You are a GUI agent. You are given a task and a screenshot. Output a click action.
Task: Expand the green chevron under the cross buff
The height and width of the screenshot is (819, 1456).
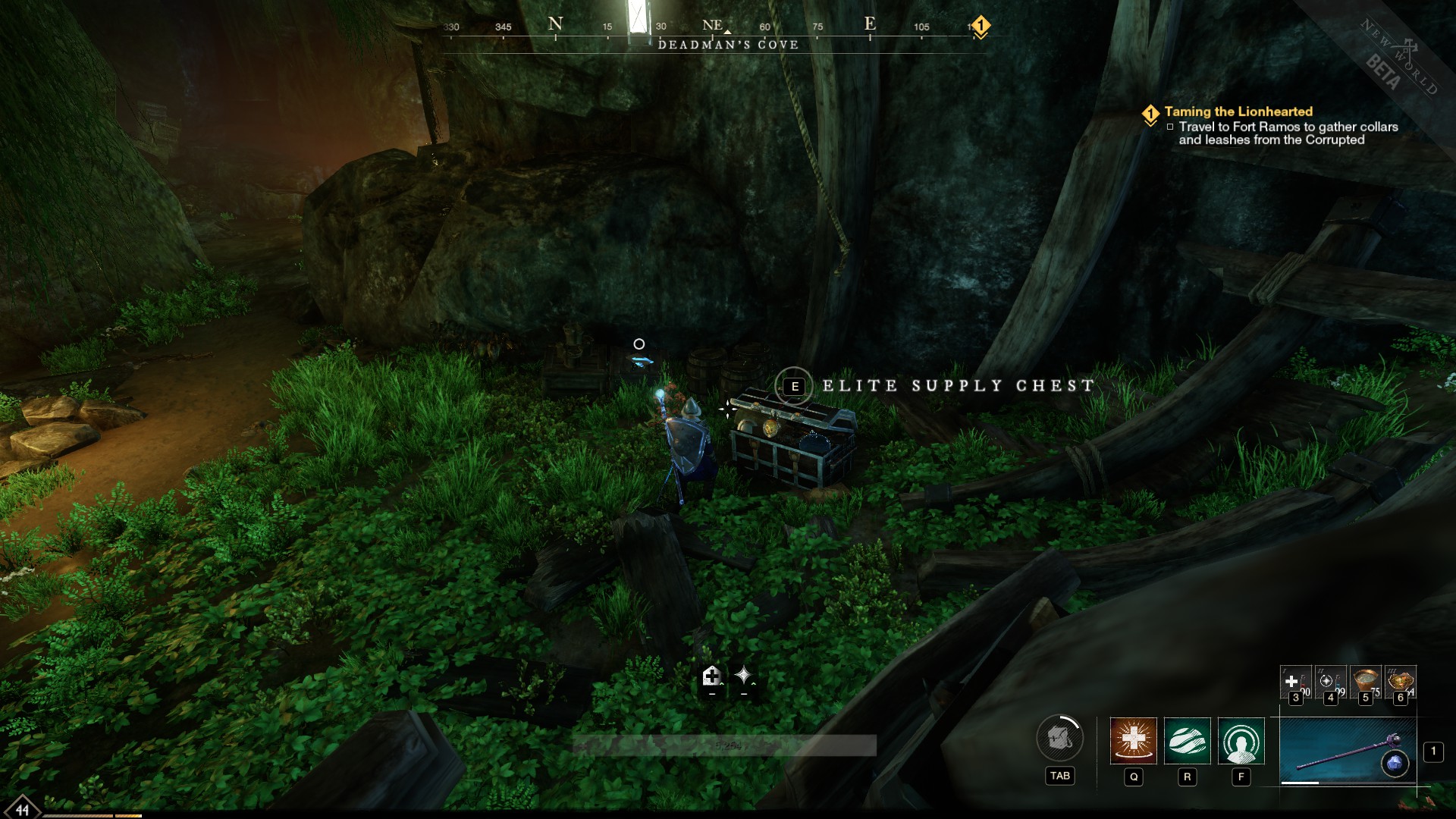(721, 683)
